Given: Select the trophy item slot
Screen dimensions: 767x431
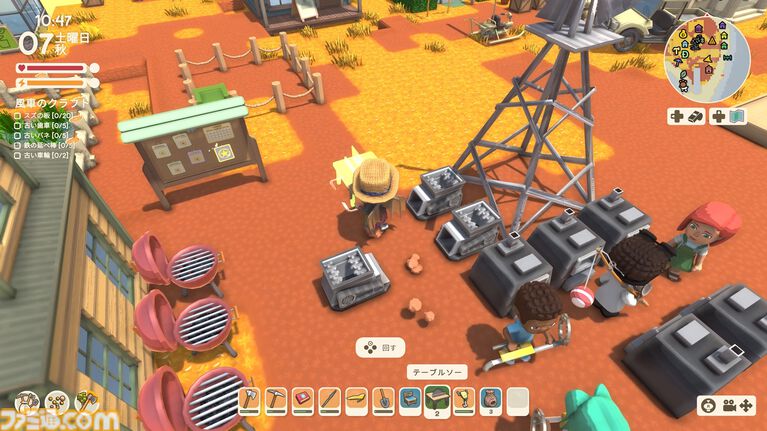Looking at the screenshot, I should click(463, 400).
